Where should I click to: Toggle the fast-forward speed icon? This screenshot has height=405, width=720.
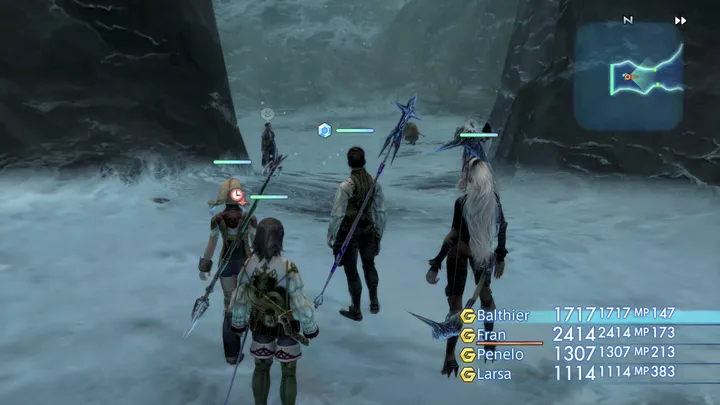tap(681, 20)
